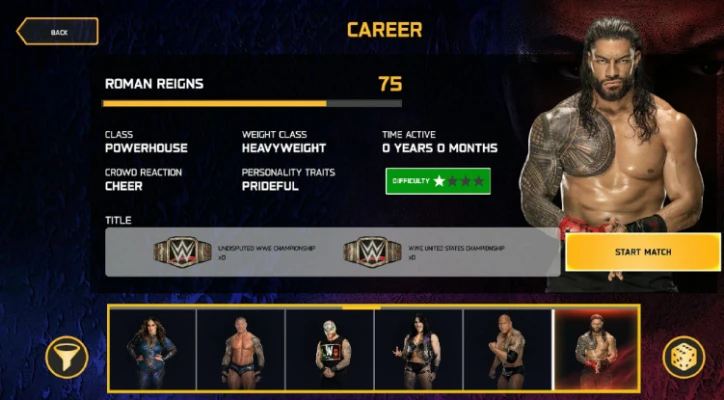Pick a random wrestler with the dice

pos(683,357)
